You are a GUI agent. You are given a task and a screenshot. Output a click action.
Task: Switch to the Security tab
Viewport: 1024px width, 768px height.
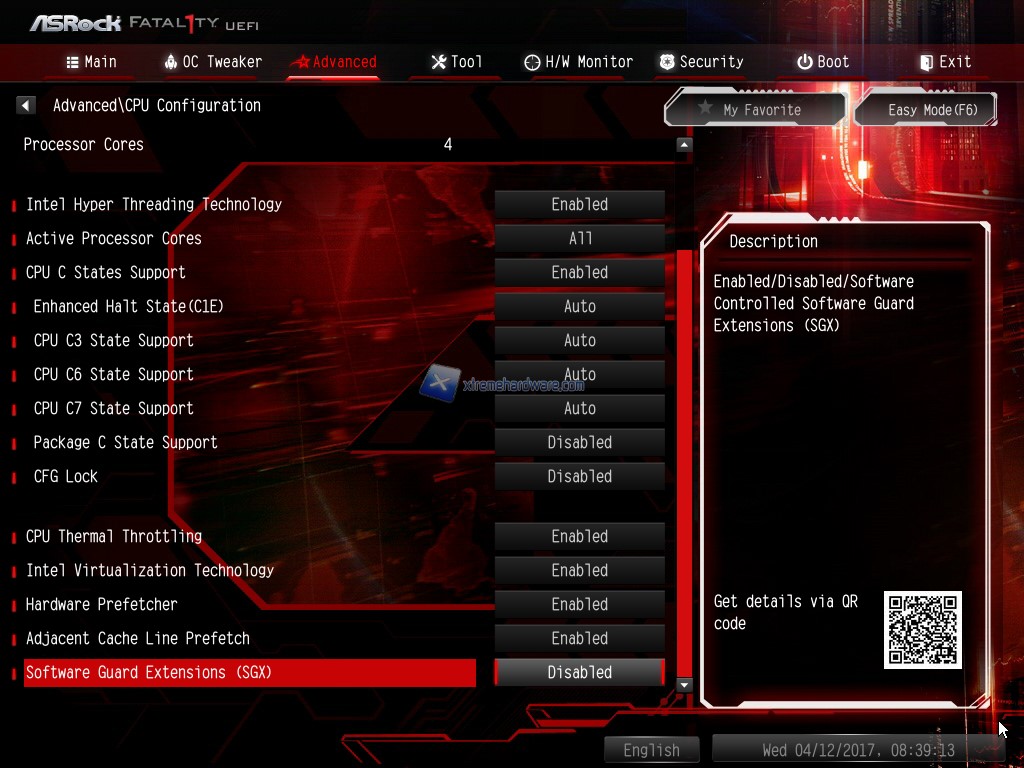point(701,62)
